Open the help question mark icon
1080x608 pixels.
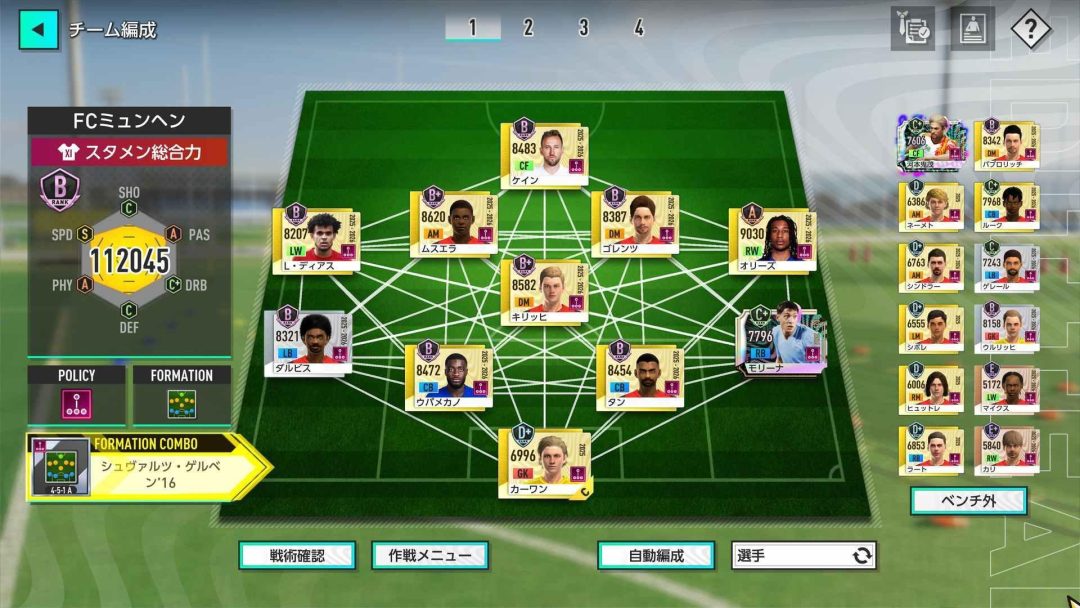1030,29
